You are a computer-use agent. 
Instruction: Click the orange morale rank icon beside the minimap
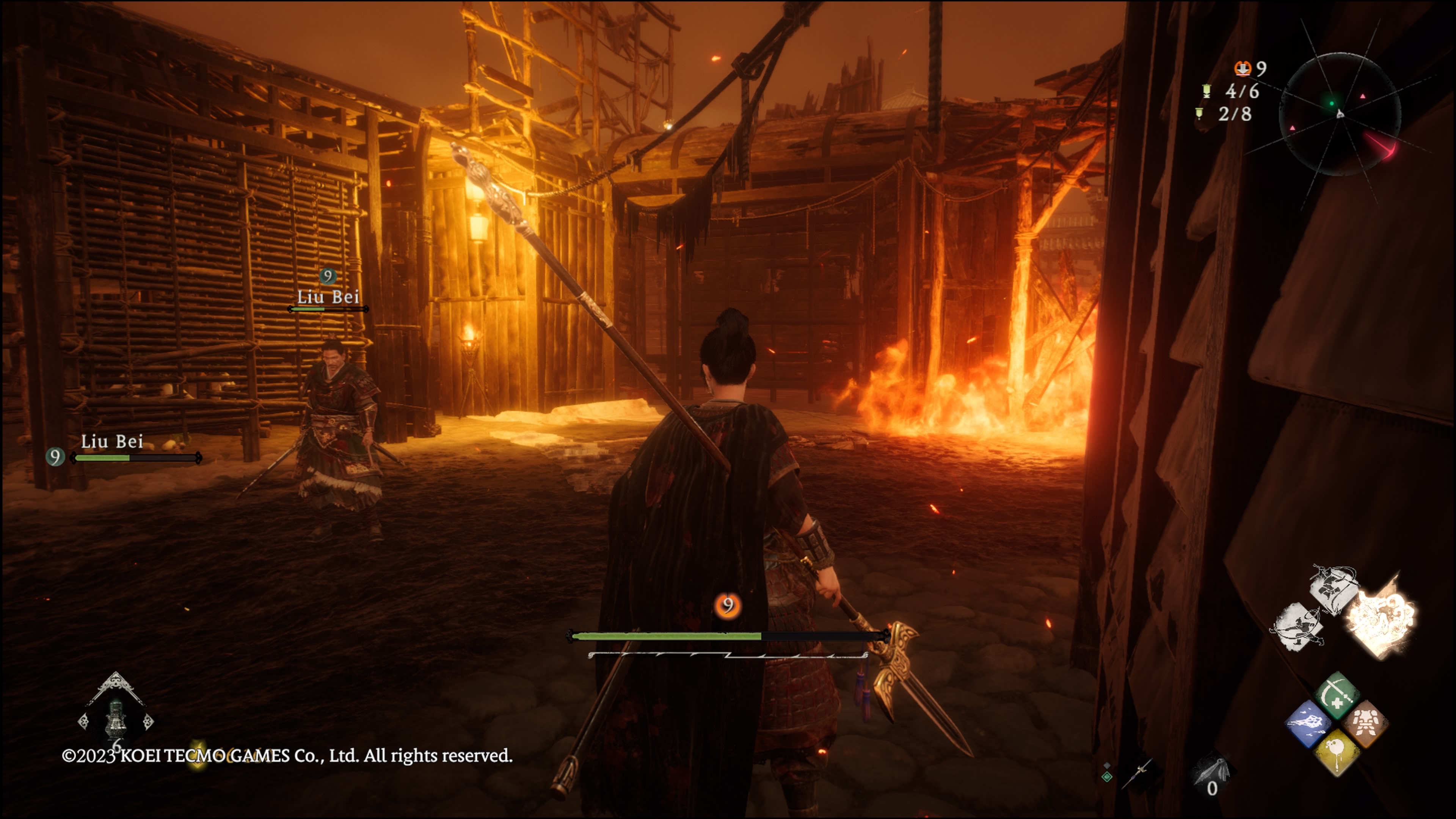[x=1243, y=68]
